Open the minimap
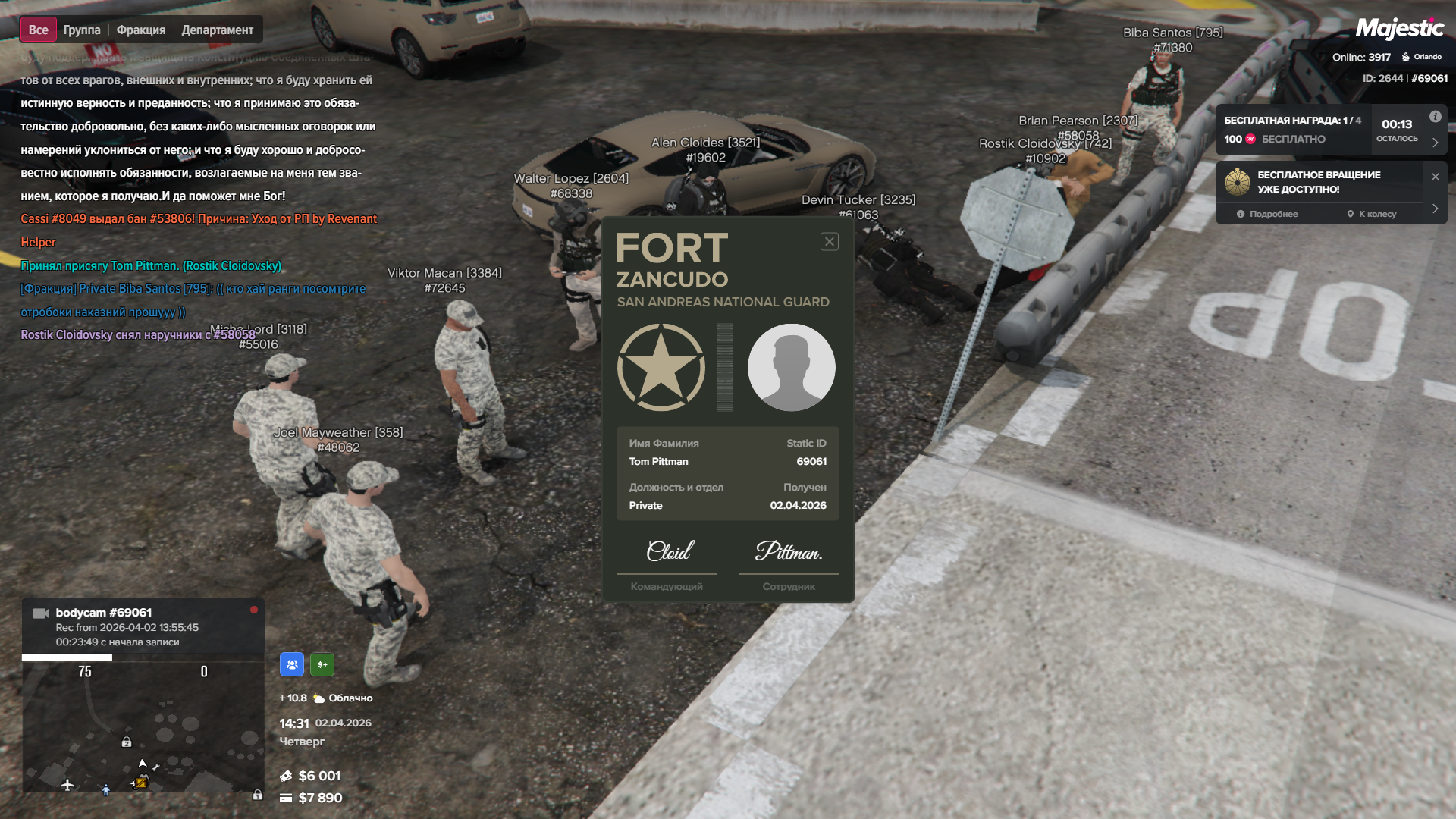The height and width of the screenshot is (819, 1456). [x=143, y=726]
